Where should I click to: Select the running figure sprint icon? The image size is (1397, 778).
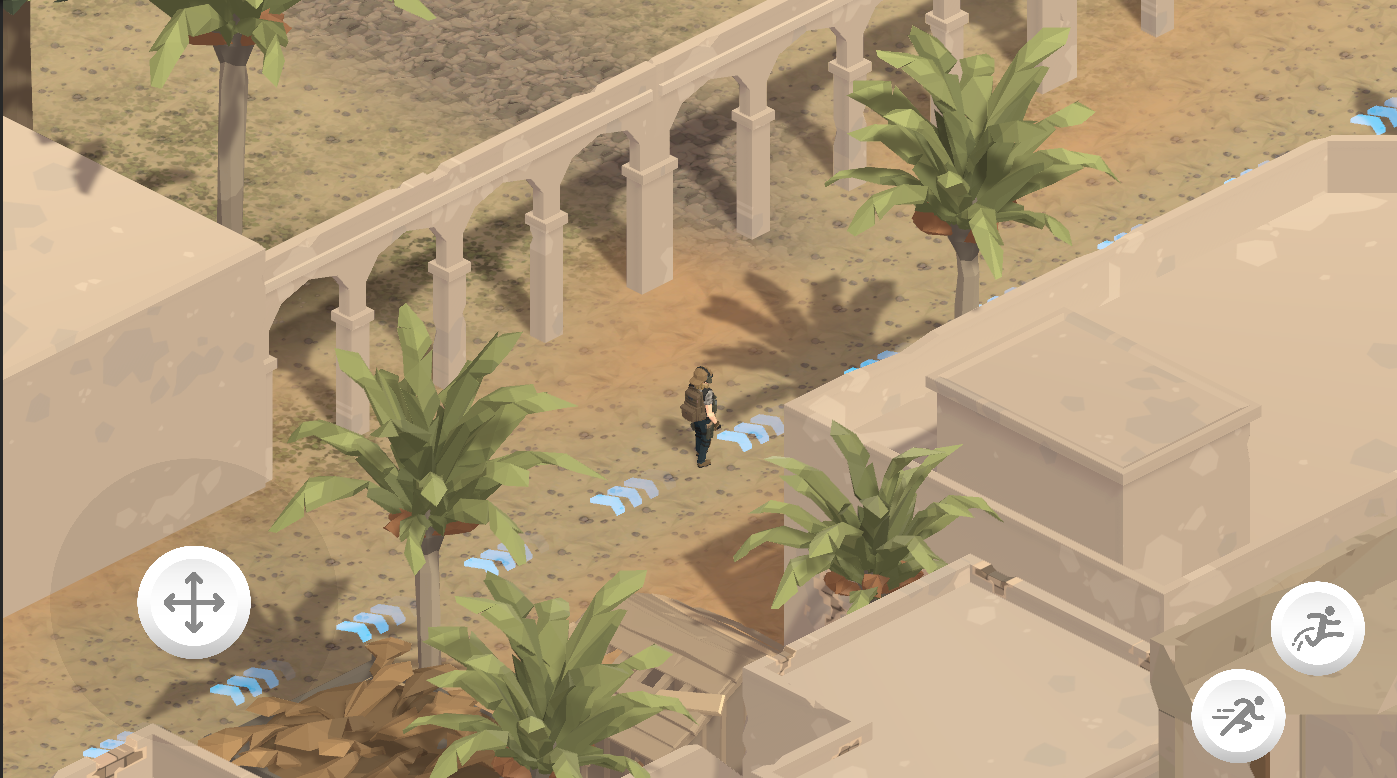1240,714
